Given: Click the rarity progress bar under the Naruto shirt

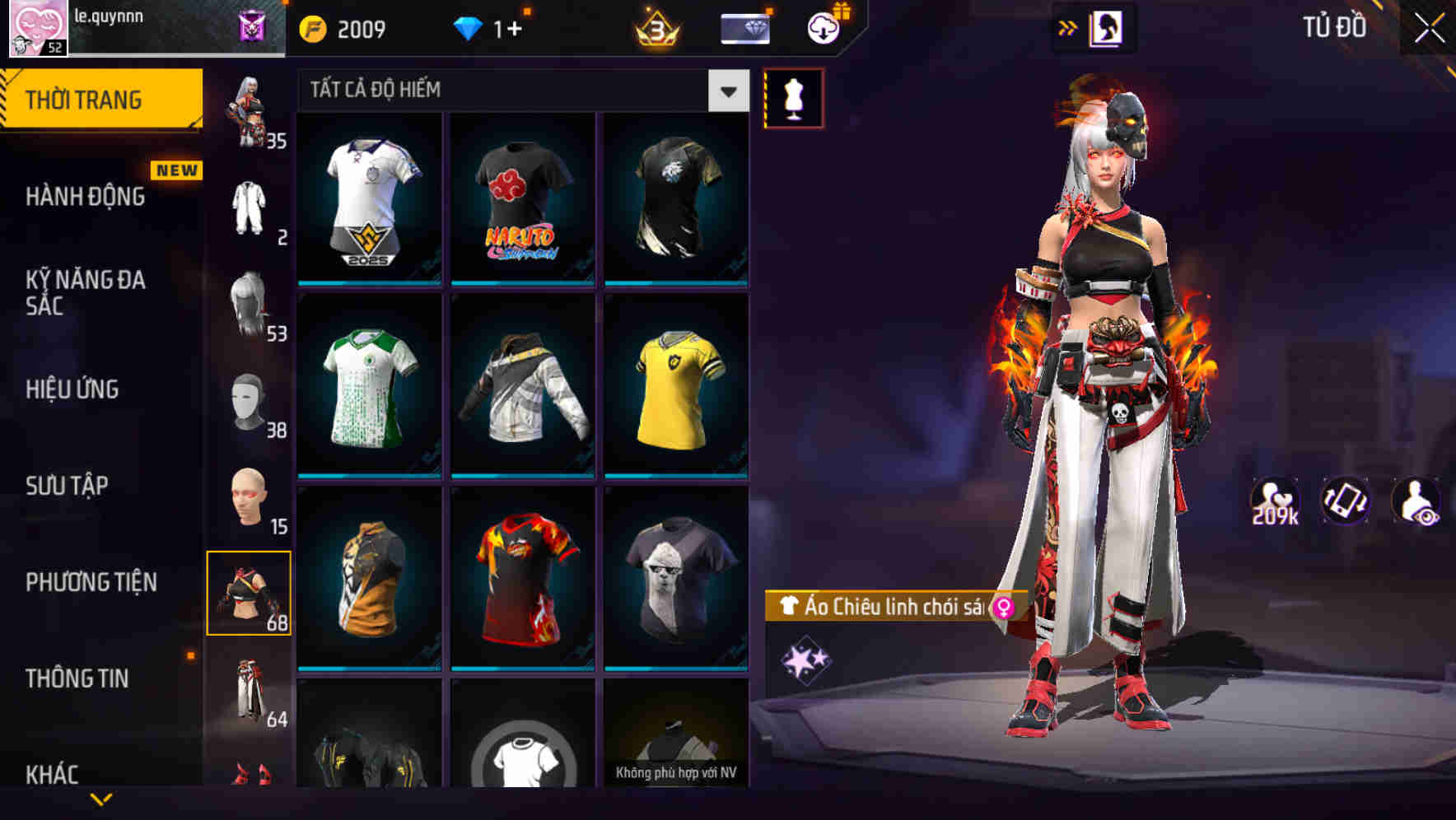Looking at the screenshot, I should (x=523, y=282).
